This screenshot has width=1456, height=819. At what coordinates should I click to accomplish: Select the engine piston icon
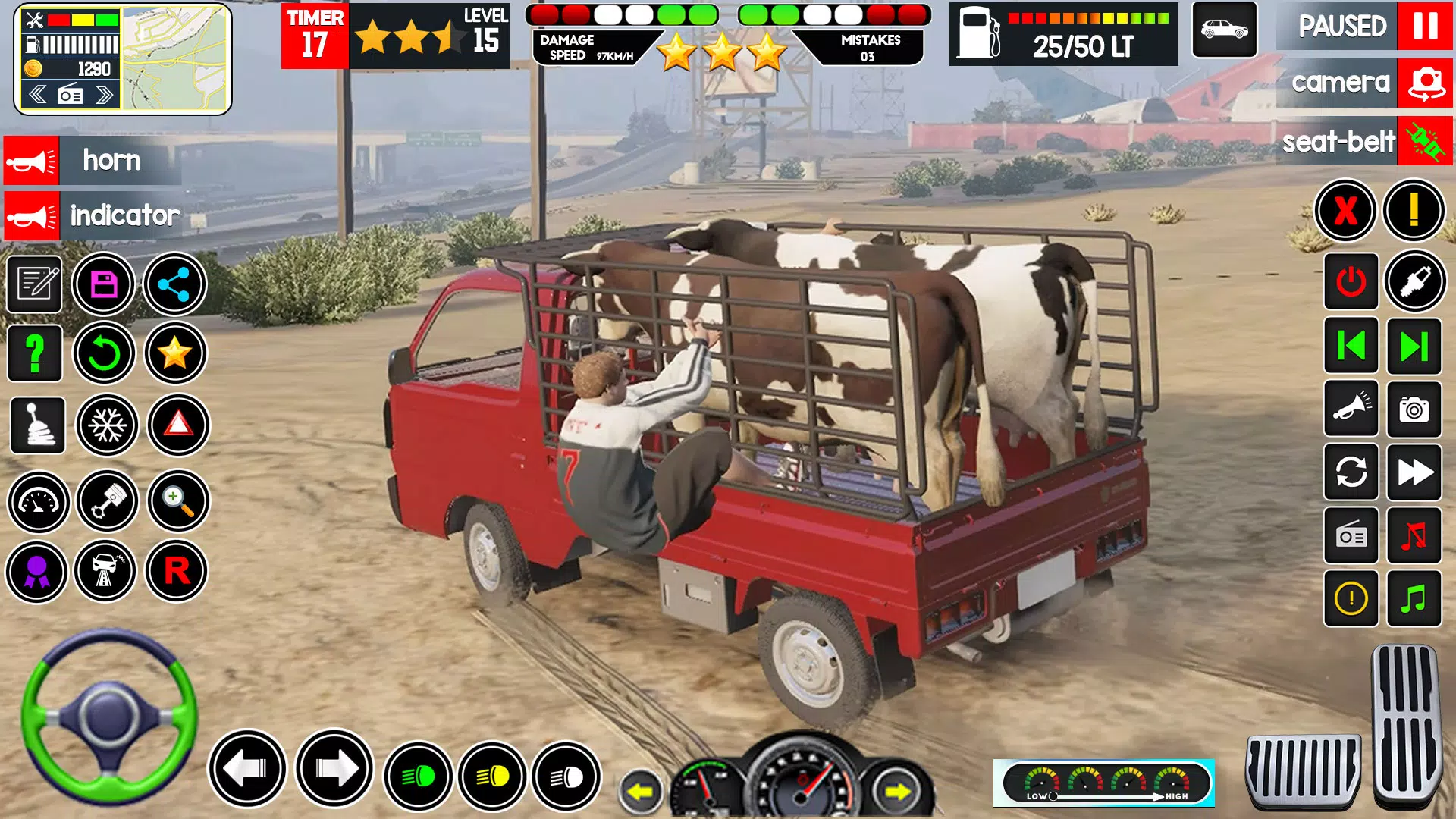107,502
